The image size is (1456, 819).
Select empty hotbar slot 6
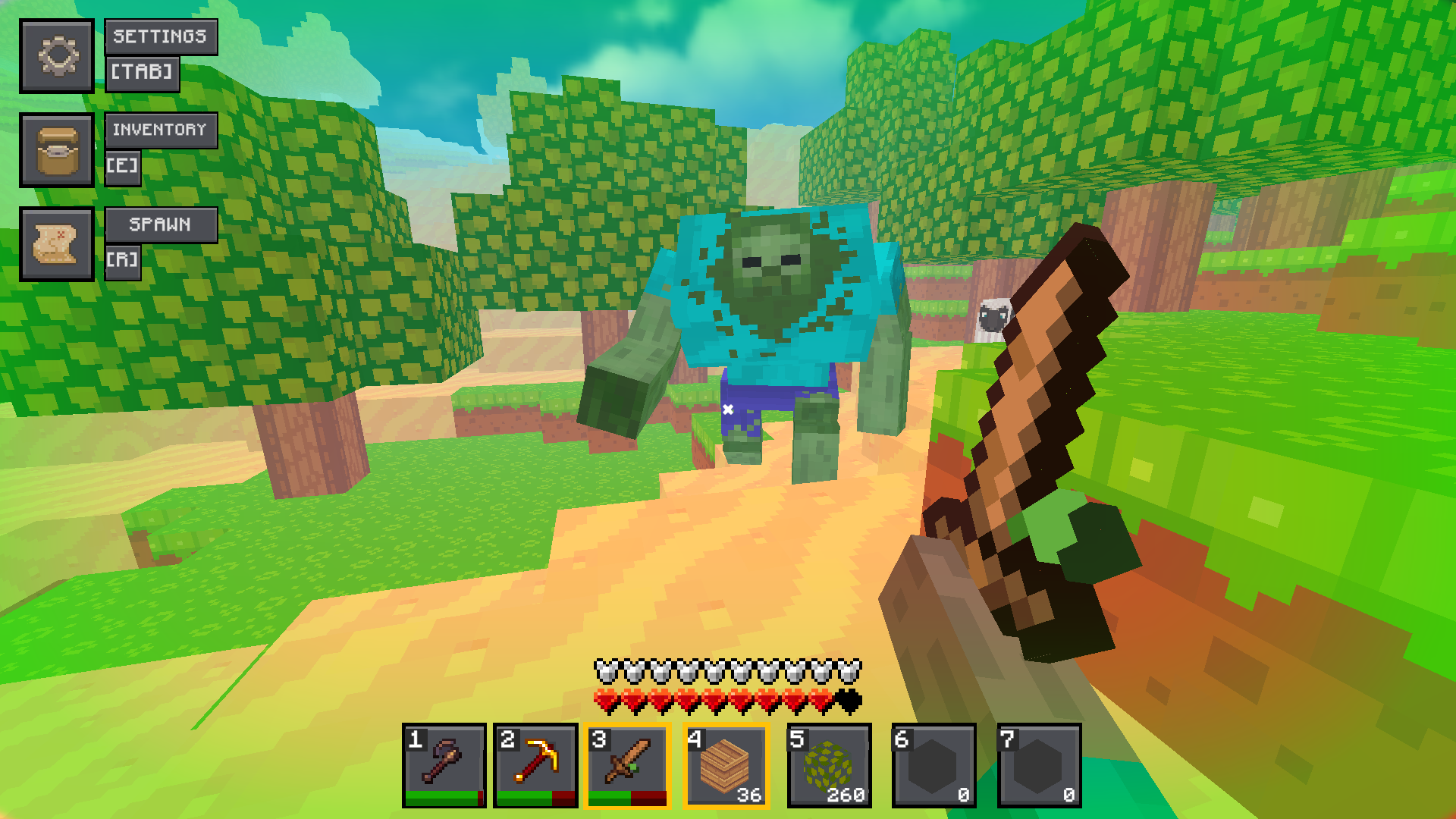(935, 764)
